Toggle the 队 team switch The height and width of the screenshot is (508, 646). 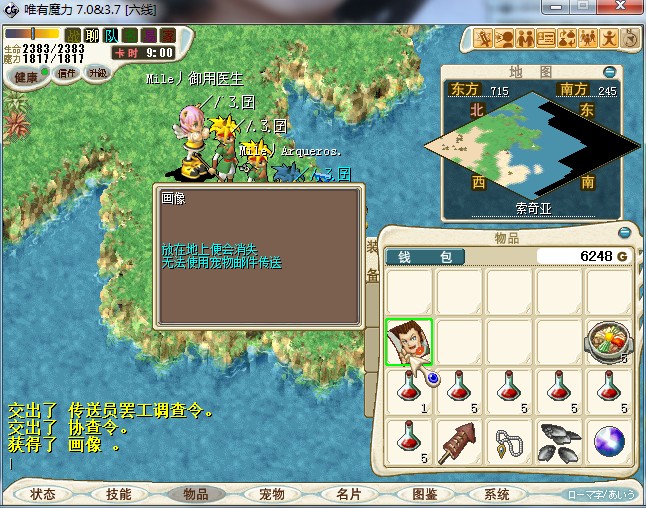click(x=111, y=35)
